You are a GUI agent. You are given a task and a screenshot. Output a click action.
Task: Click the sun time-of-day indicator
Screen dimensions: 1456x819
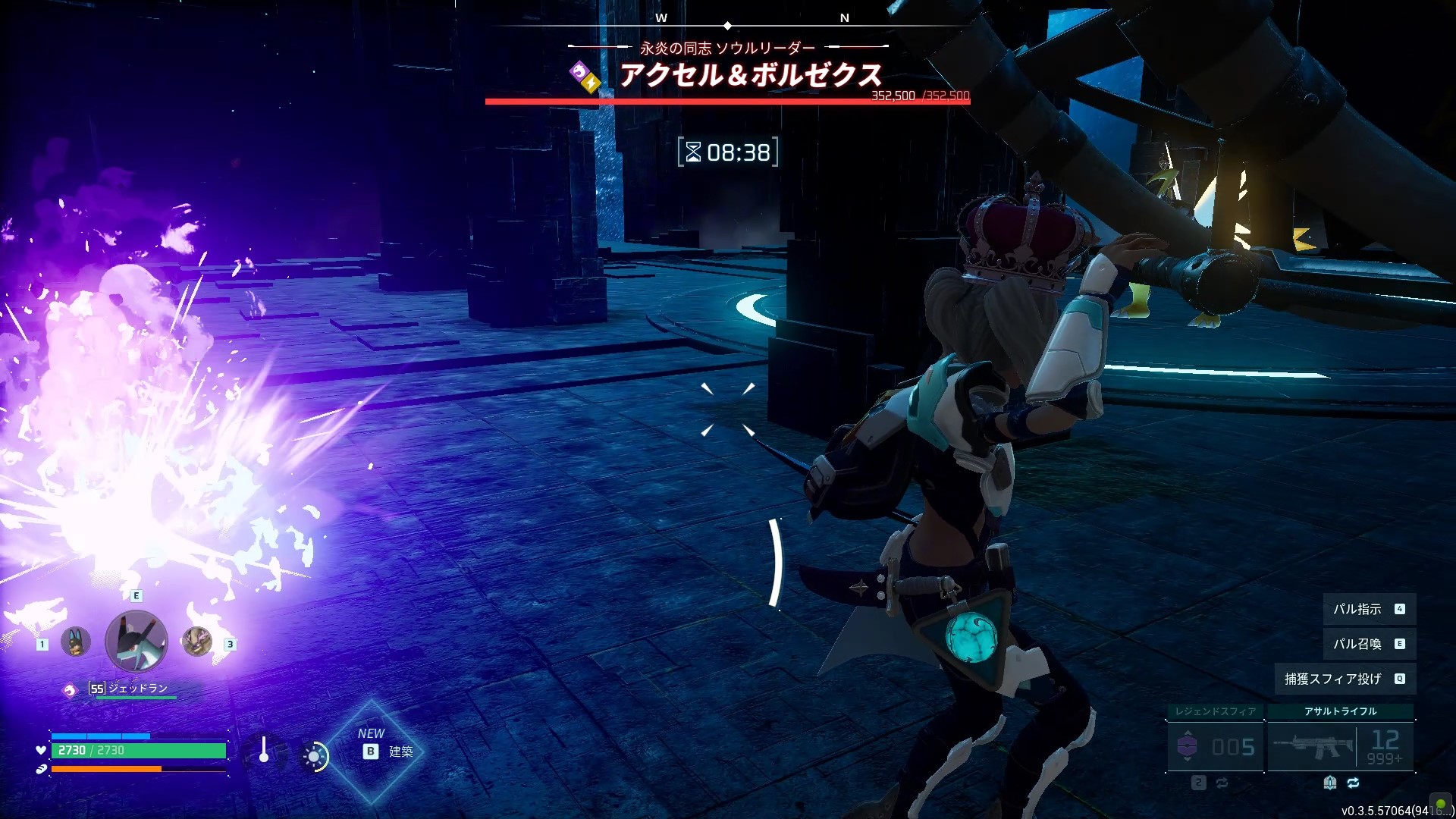[314, 756]
